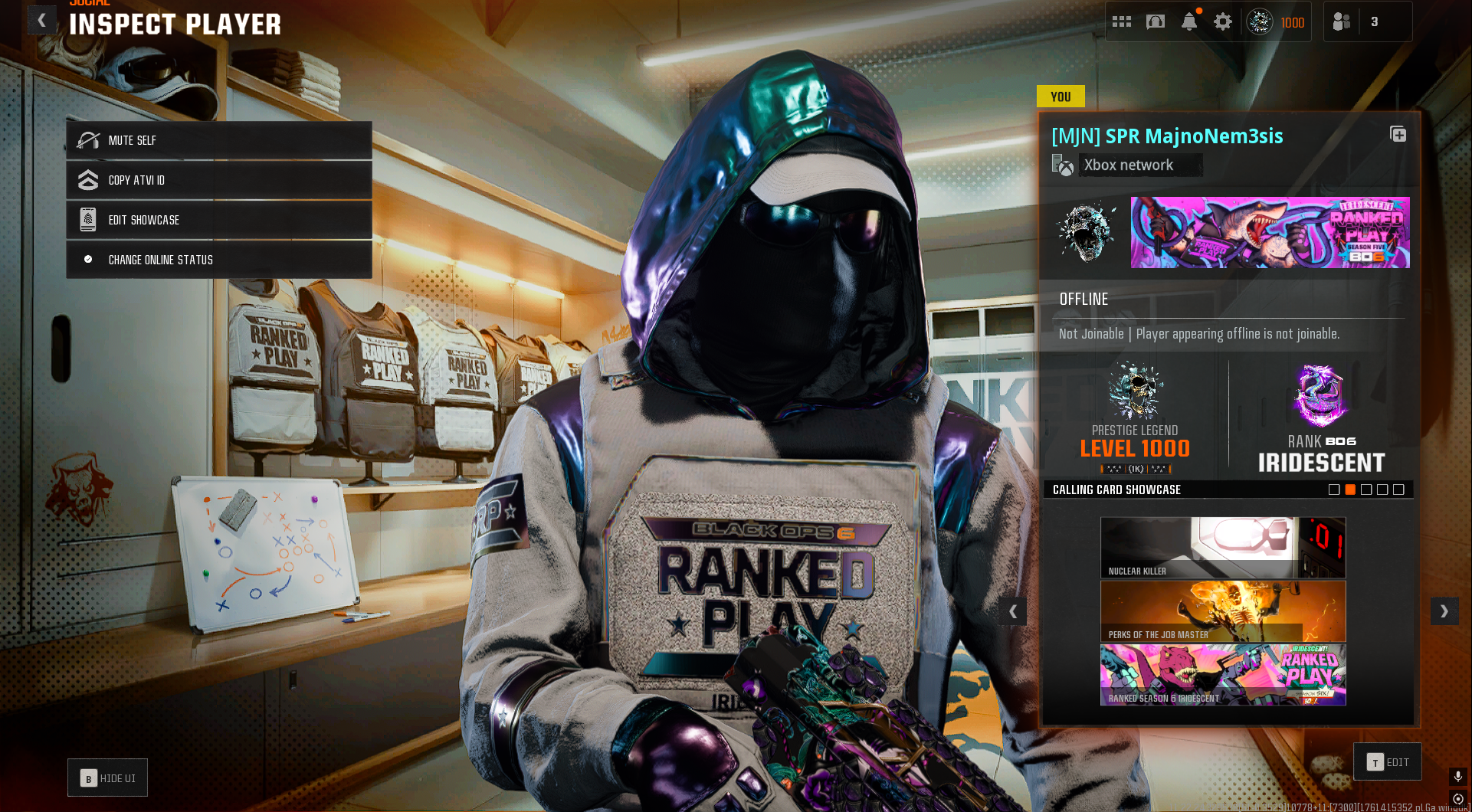Open Edit Showcase
Image resolution: width=1472 pixels, height=812 pixels.
pos(219,220)
